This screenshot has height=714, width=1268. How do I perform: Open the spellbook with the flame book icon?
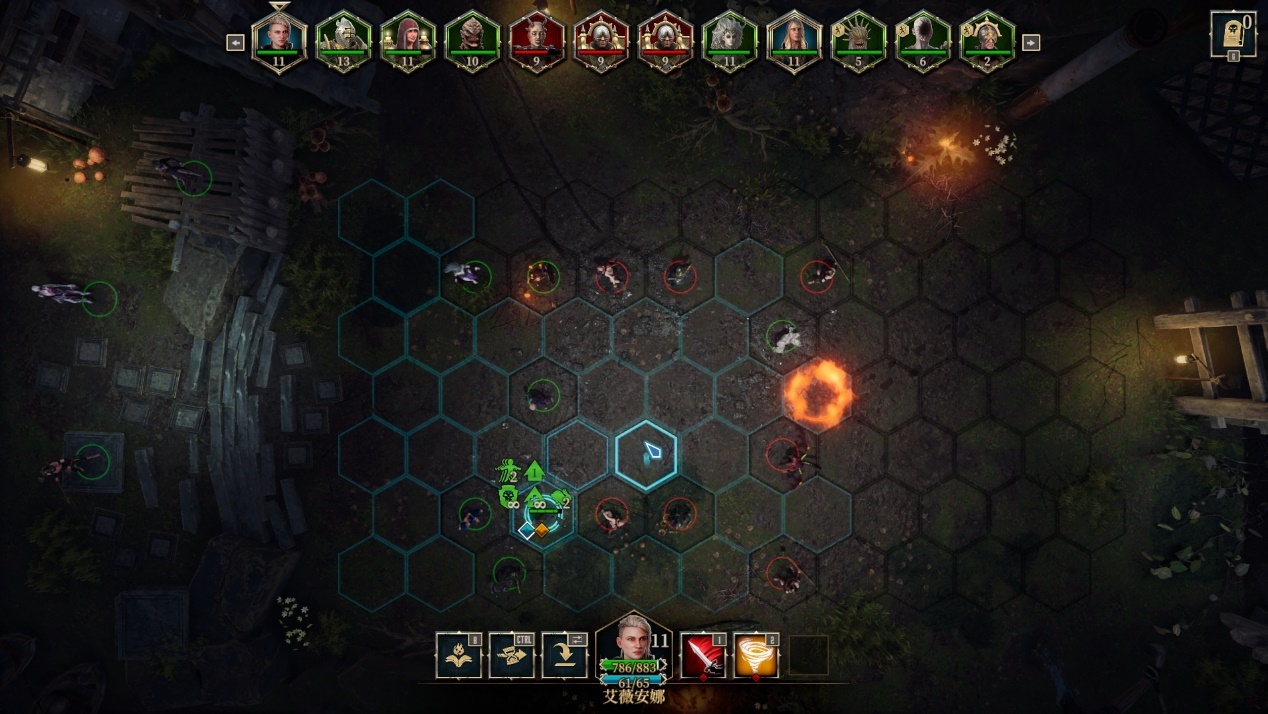(459, 656)
